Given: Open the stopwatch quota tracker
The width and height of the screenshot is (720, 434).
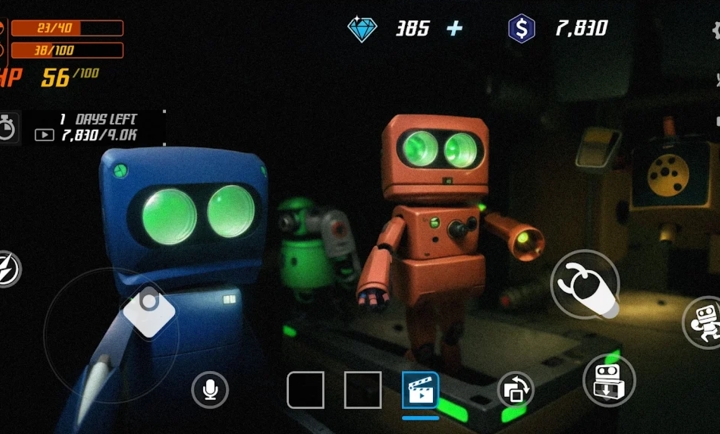Looking at the screenshot, I should pyautogui.click(x=8, y=127).
